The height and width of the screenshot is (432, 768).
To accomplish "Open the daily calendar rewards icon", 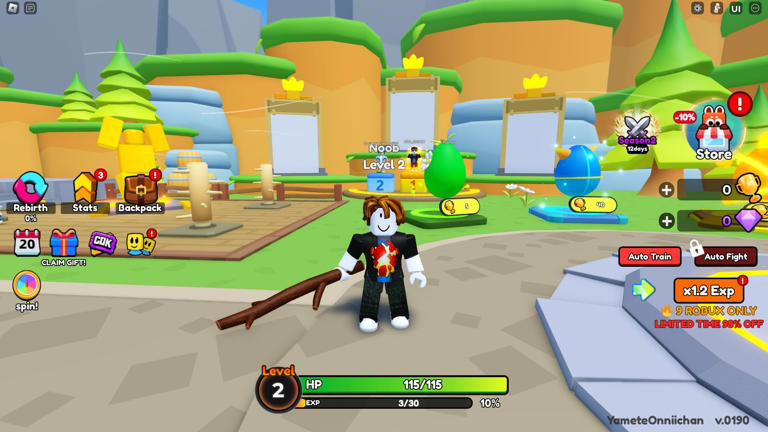I will (27, 242).
